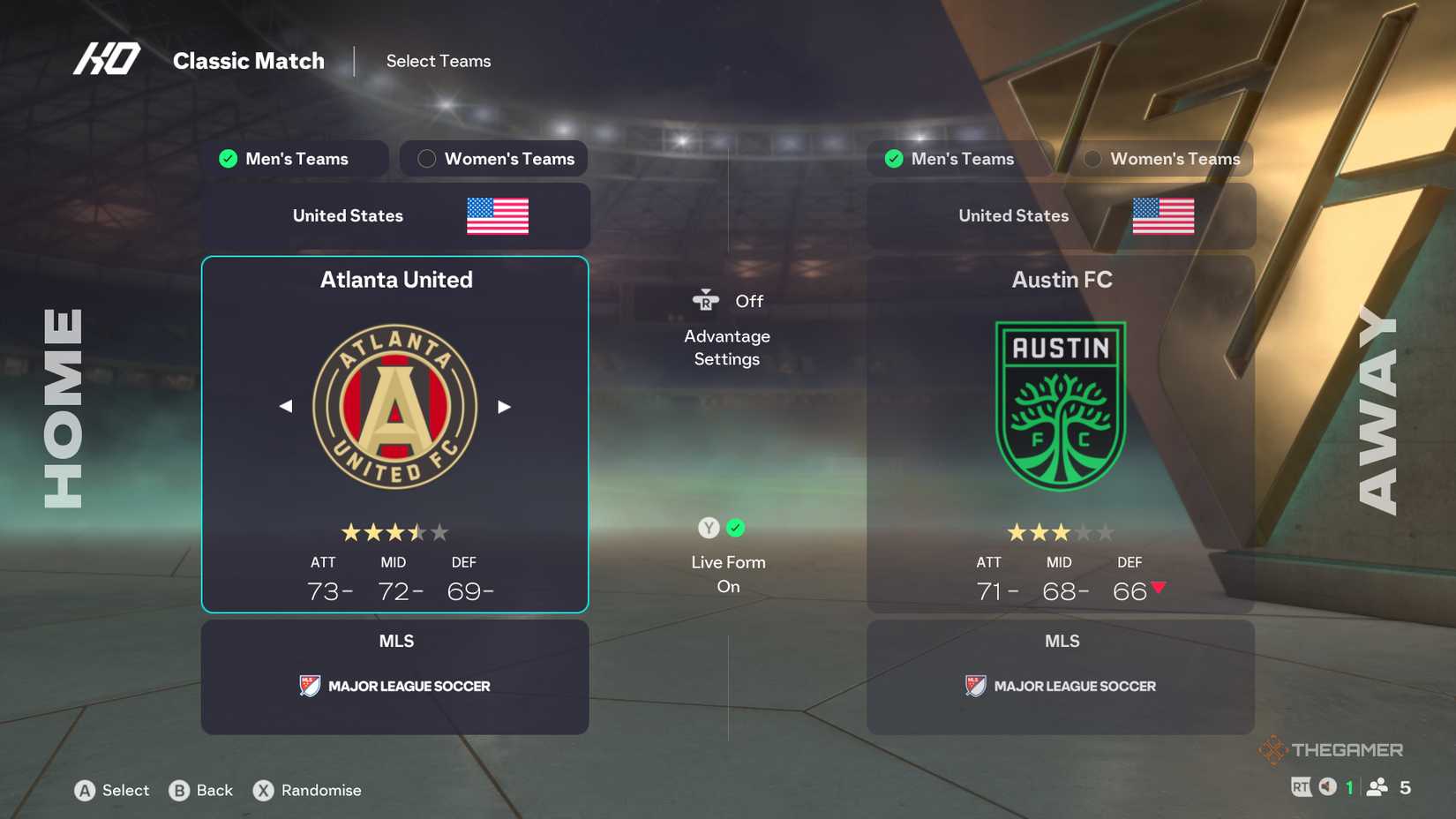Click Back to return to previous screen
The width and height of the screenshot is (1456, 819).
pos(202,791)
